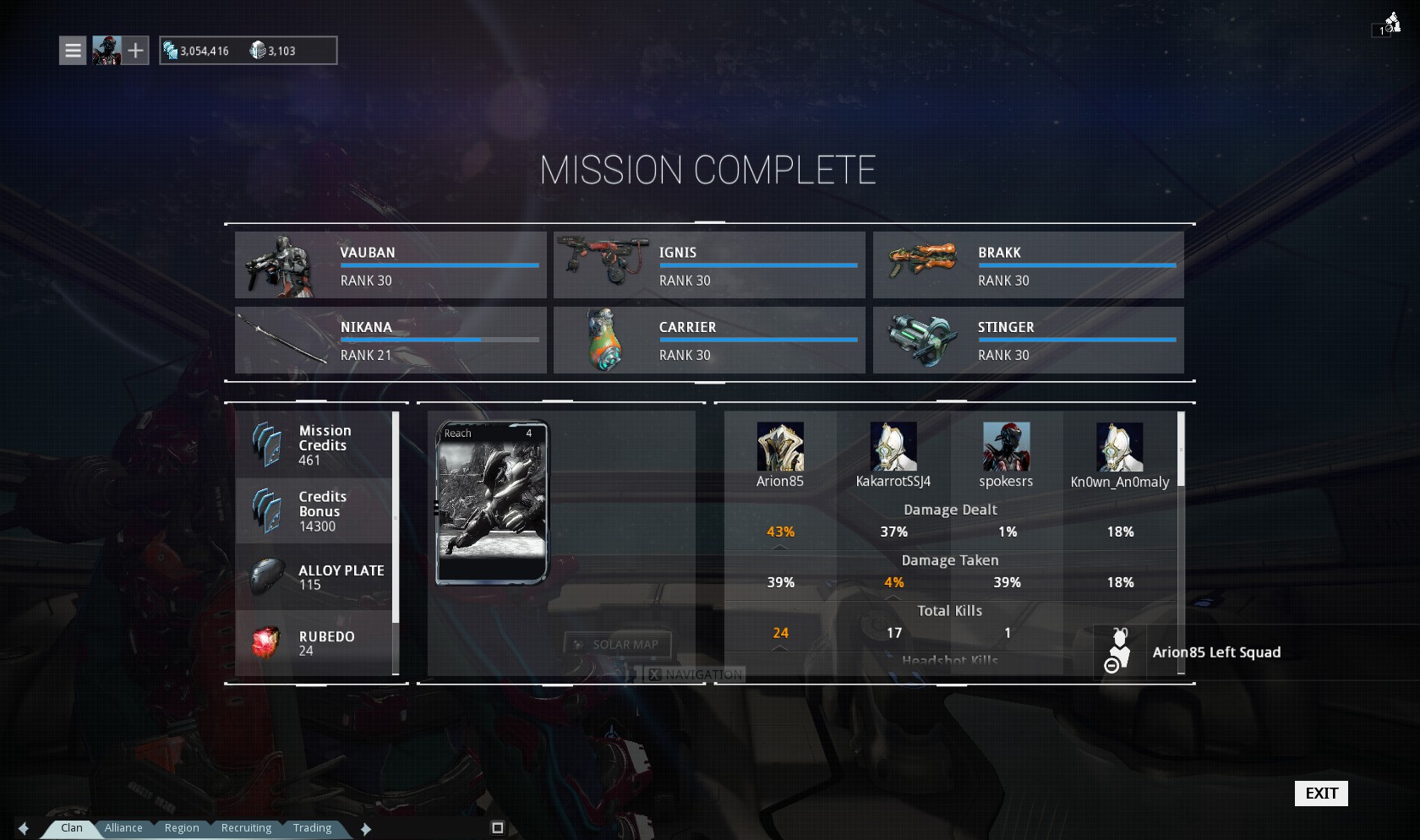Select the Region chat tab
The height and width of the screenshot is (840, 1420).
182,828
